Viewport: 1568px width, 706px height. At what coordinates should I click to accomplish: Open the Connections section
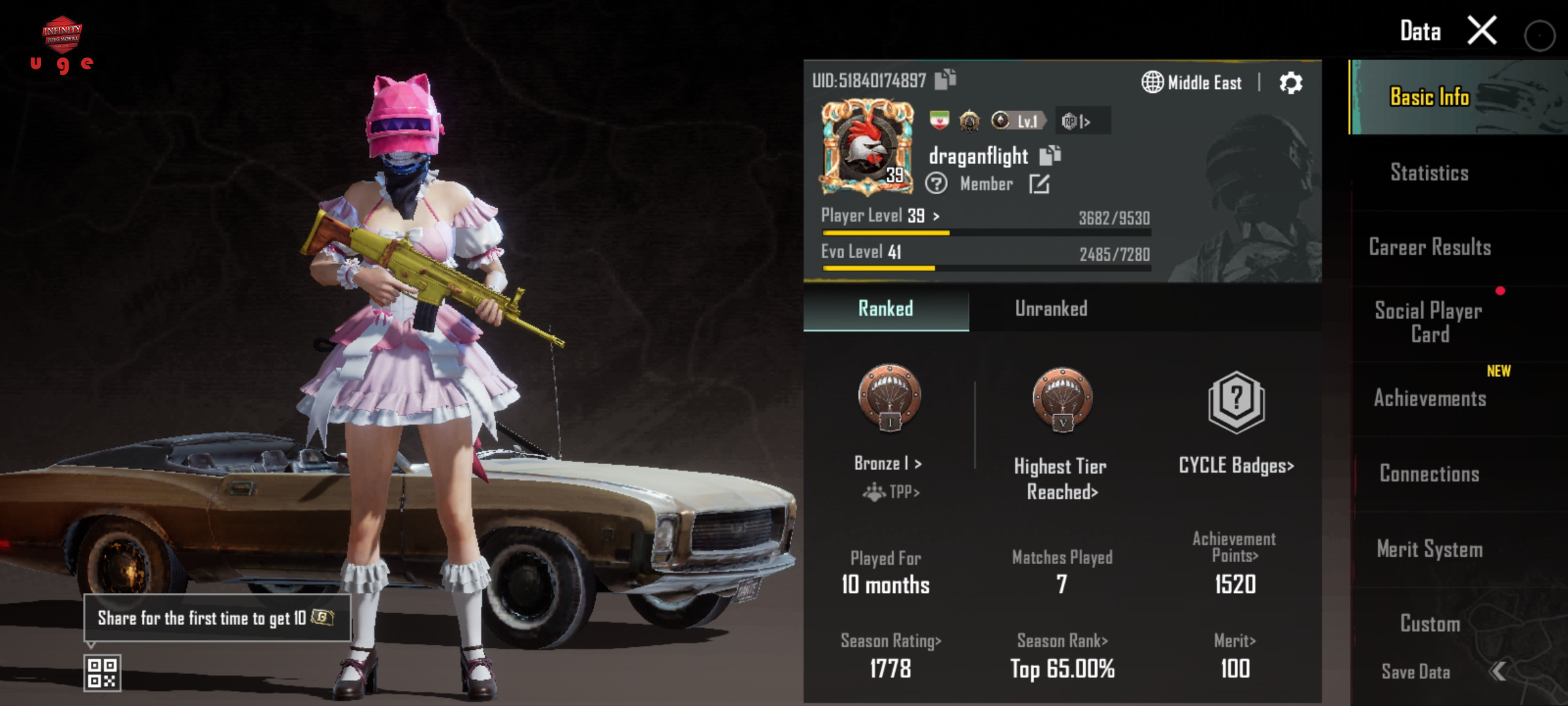point(1429,473)
